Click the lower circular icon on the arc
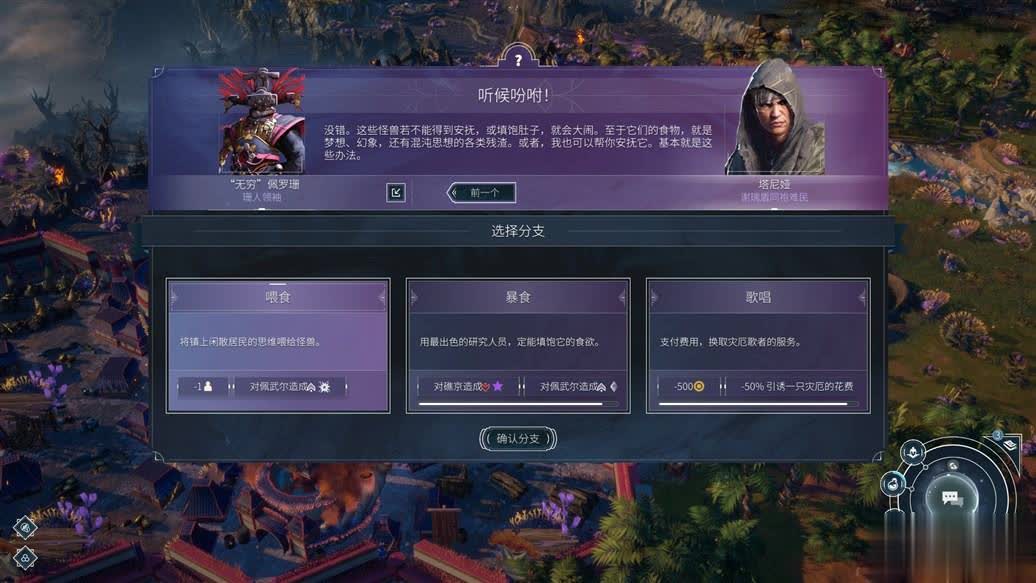The height and width of the screenshot is (583, 1036). (x=892, y=484)
